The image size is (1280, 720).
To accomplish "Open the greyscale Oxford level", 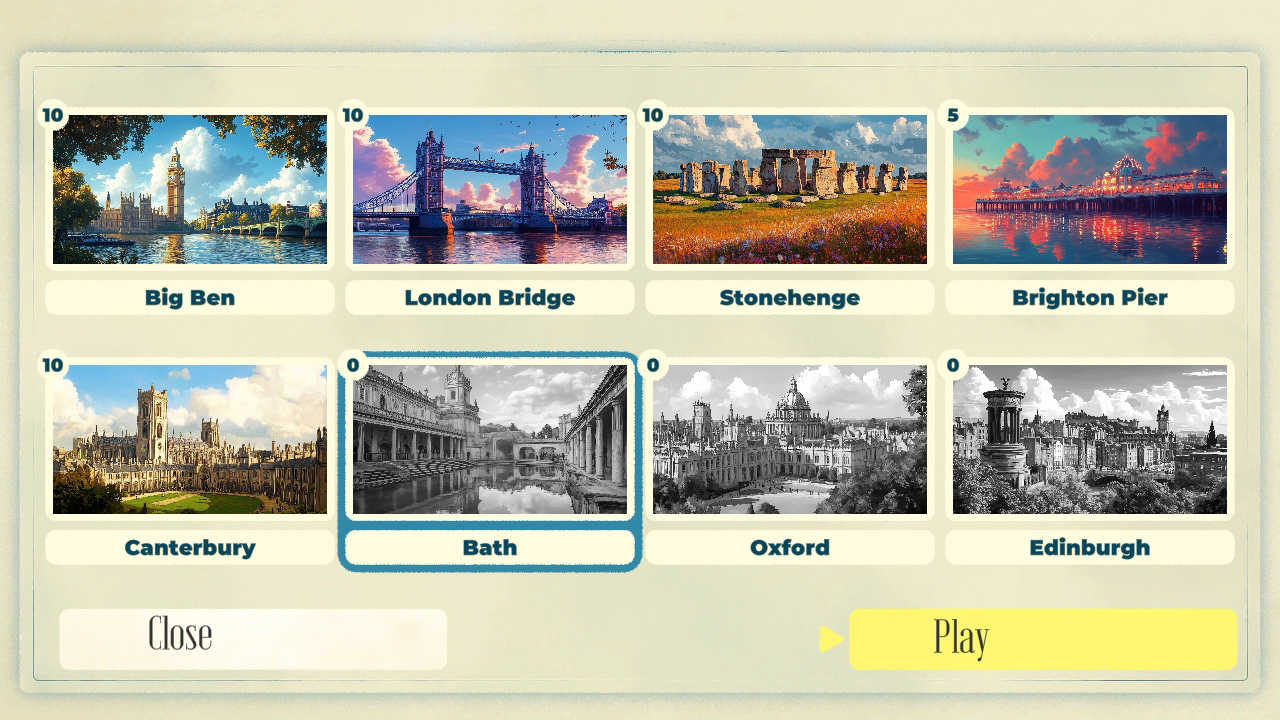I will (x=789, y=440).
